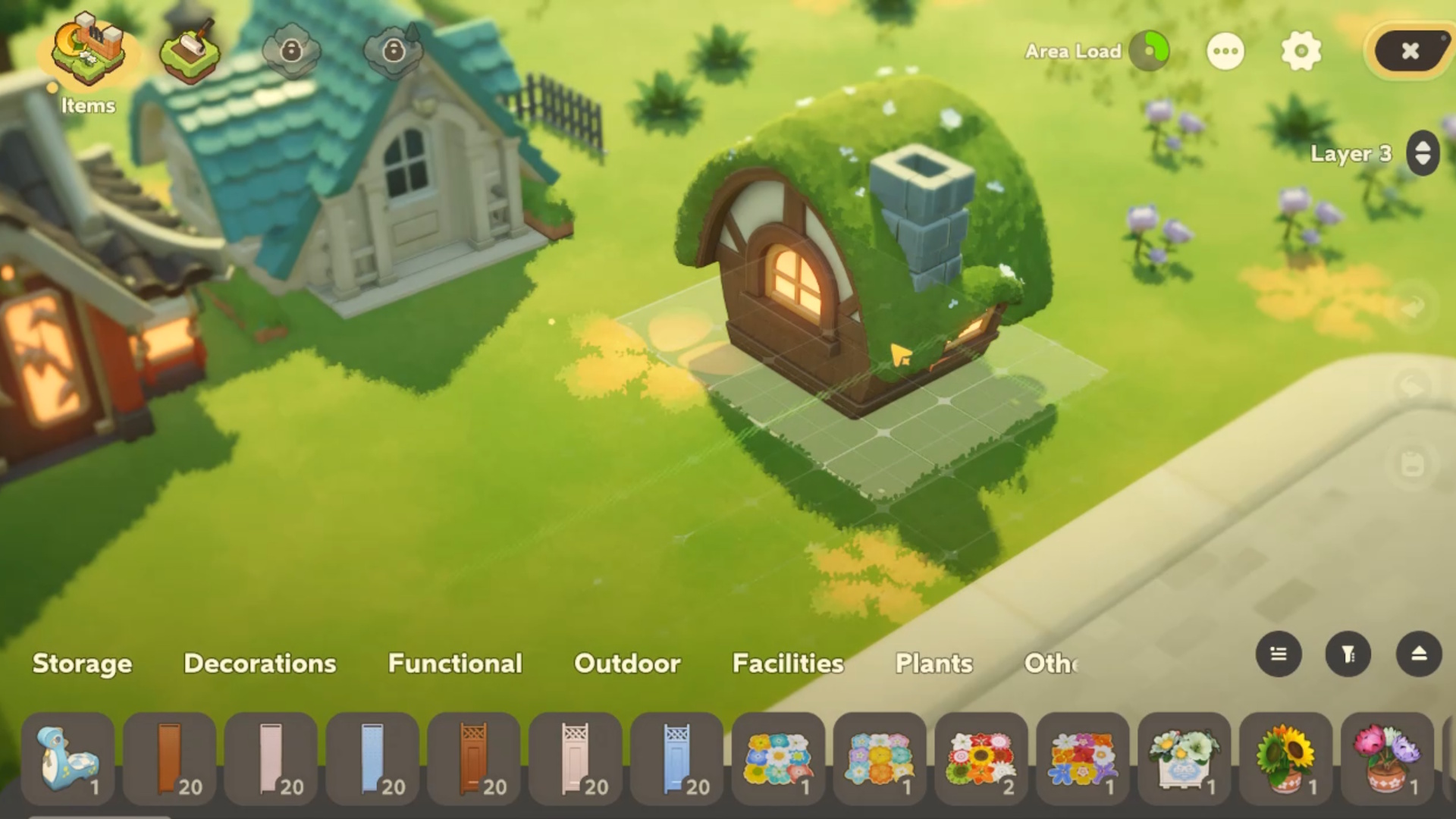Click the first locked rock tool icon

tap(293, 51)
